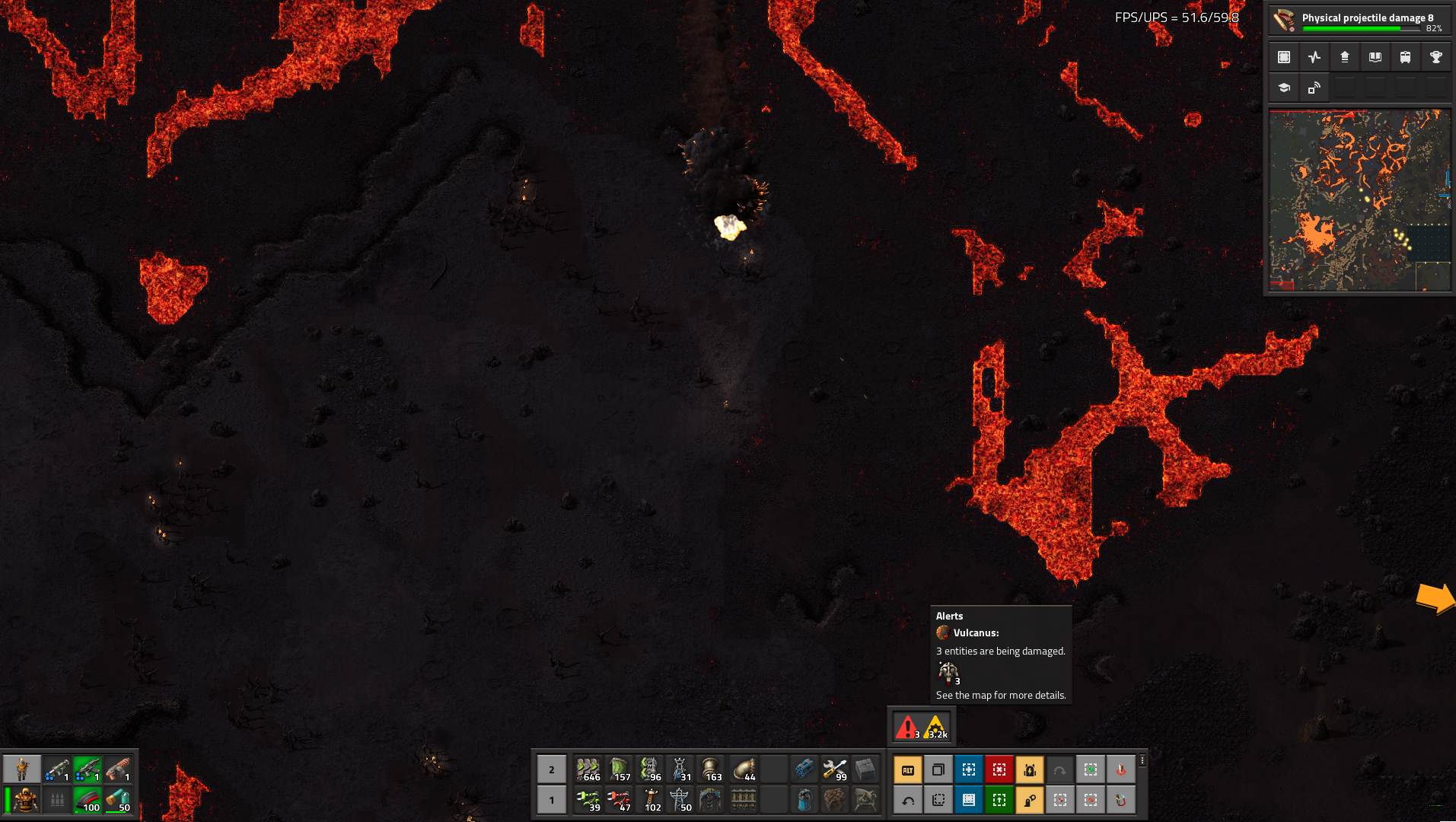The width and height of the screenshot is (1456, 822).
Task: Click the yellow warning alert showing 3.2k
Action: (937, 728)
